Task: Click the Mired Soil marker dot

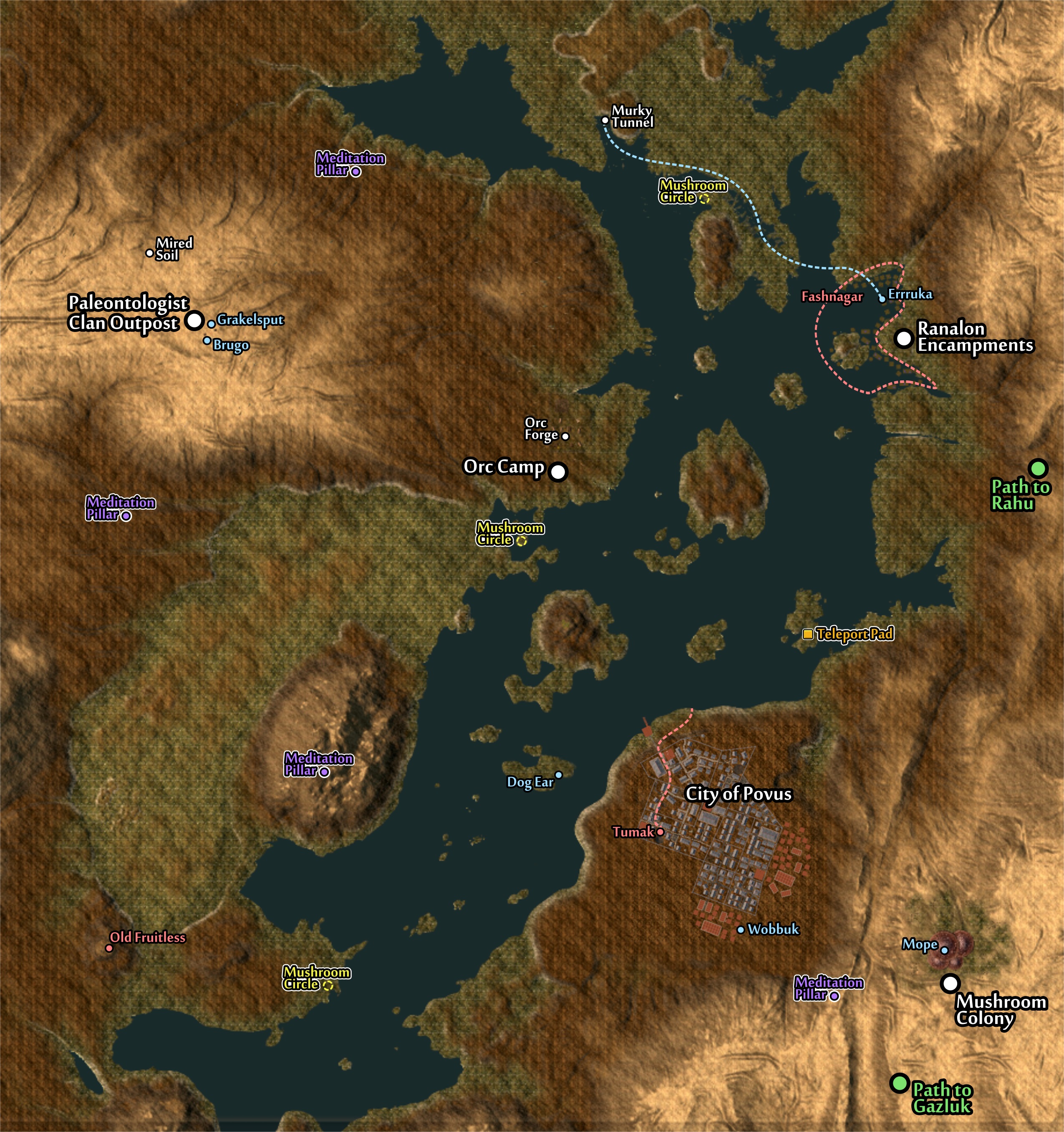Action: tap(149, 253)
